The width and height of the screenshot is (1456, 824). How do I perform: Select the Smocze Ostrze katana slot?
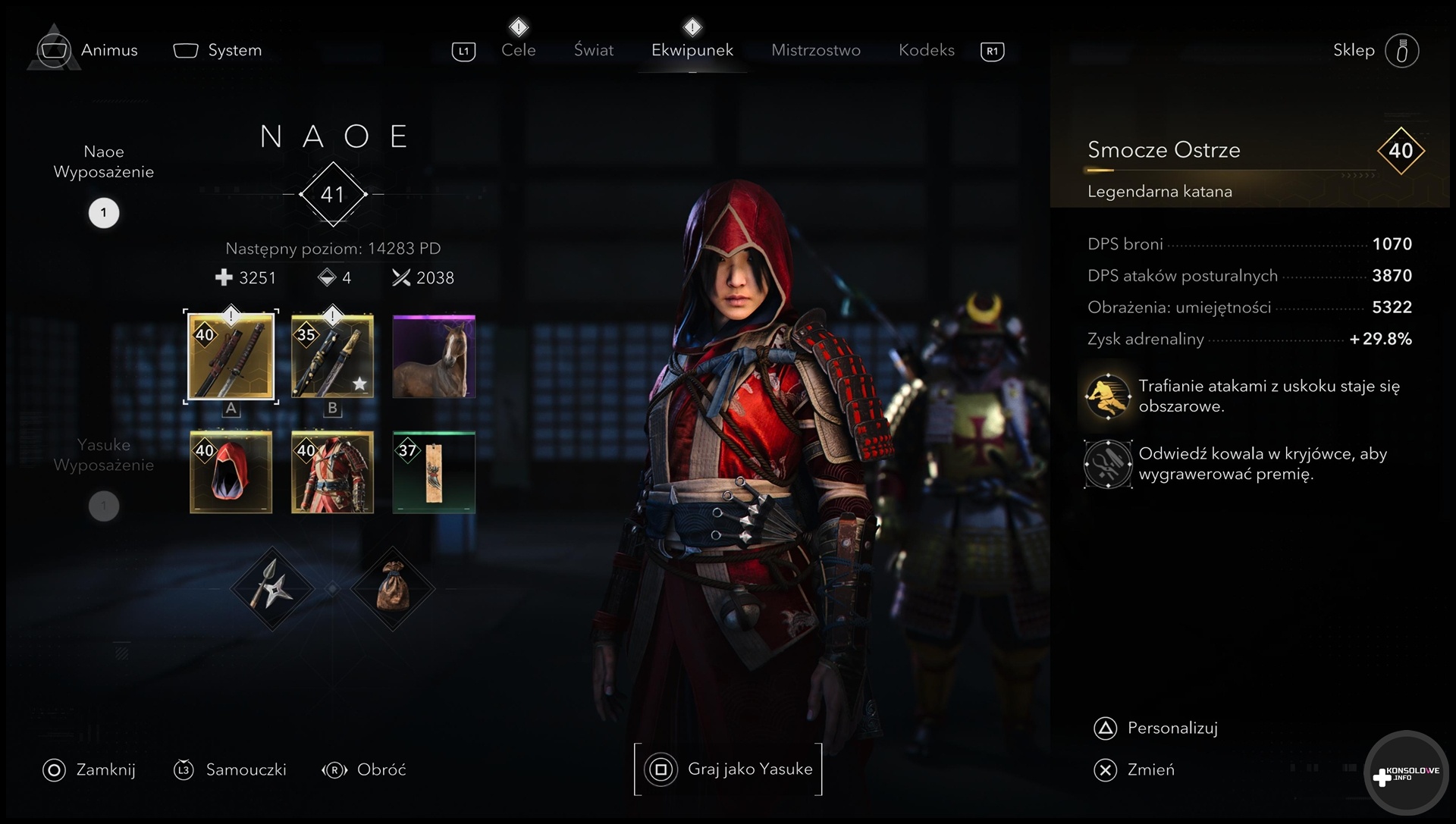coord(231,356)
